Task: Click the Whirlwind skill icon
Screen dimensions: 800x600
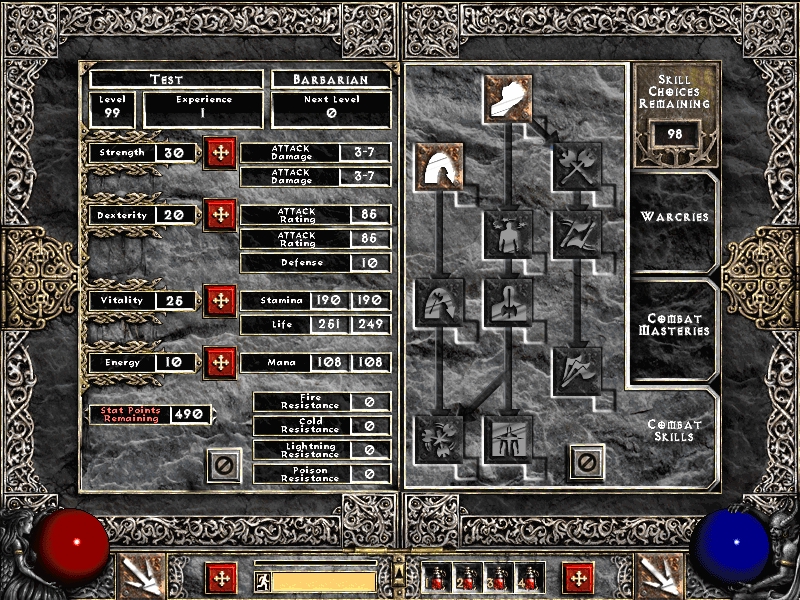Action: point(440,438)
